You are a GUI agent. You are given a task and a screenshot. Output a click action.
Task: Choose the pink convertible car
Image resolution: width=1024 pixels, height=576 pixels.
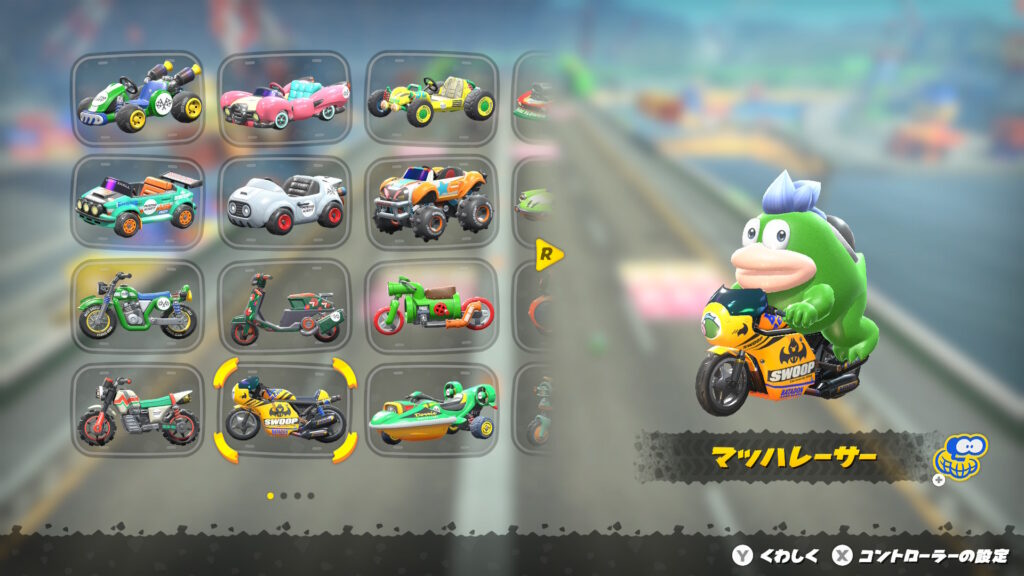(x=285, y=99)
